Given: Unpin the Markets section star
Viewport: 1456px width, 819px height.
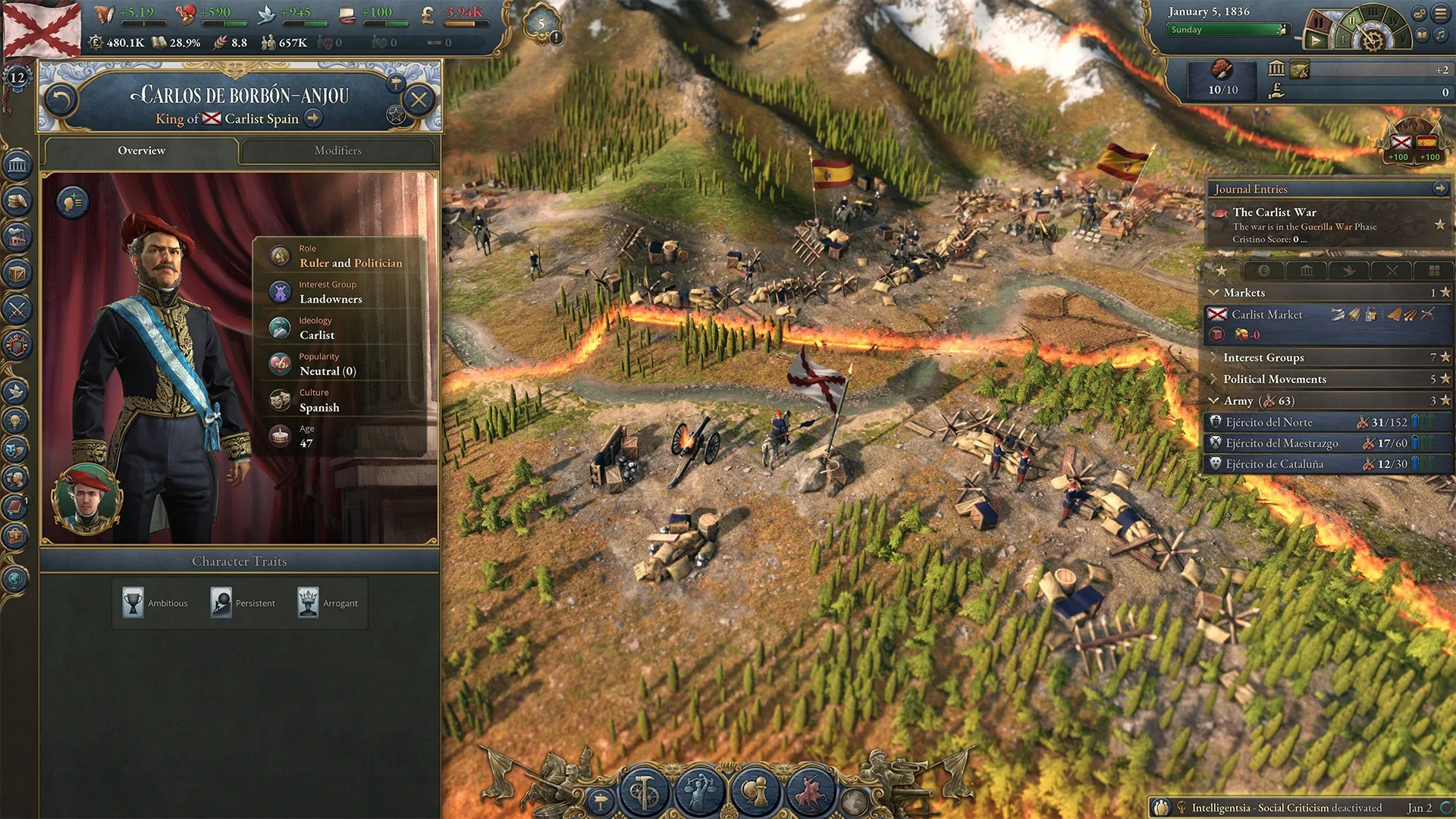Looking at the screenshot, I should (x=1445, y=293).
